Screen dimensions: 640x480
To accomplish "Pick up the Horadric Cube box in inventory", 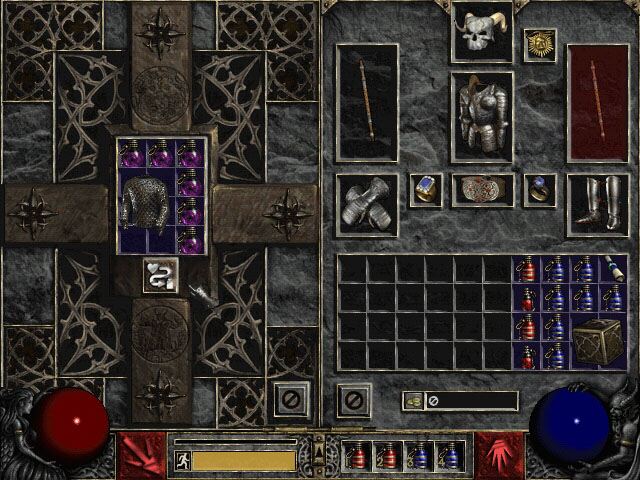I will [x=597, y=341].
